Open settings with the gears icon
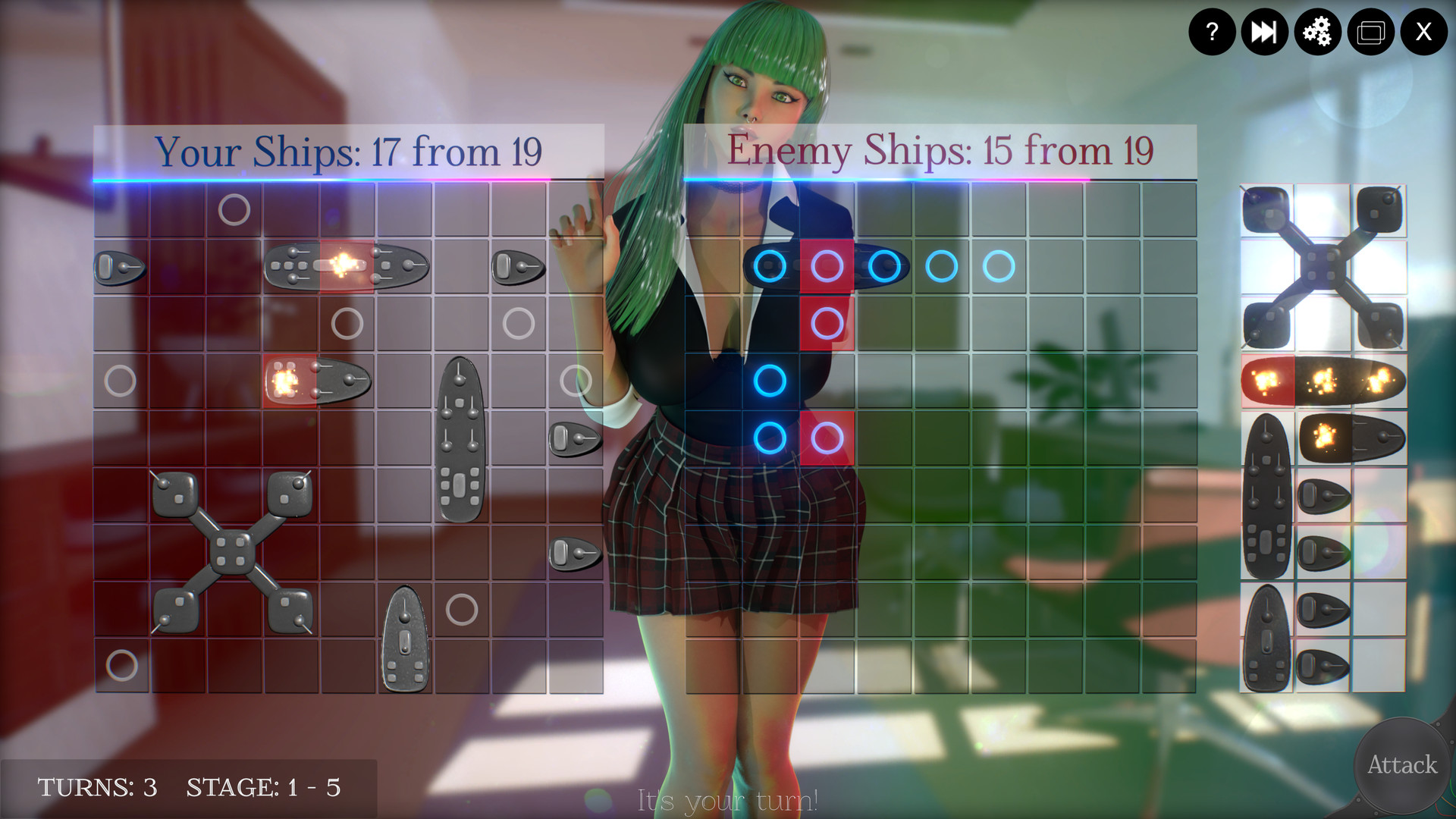The height and width of the screenshot is (819, 1456). point(1317,32)
